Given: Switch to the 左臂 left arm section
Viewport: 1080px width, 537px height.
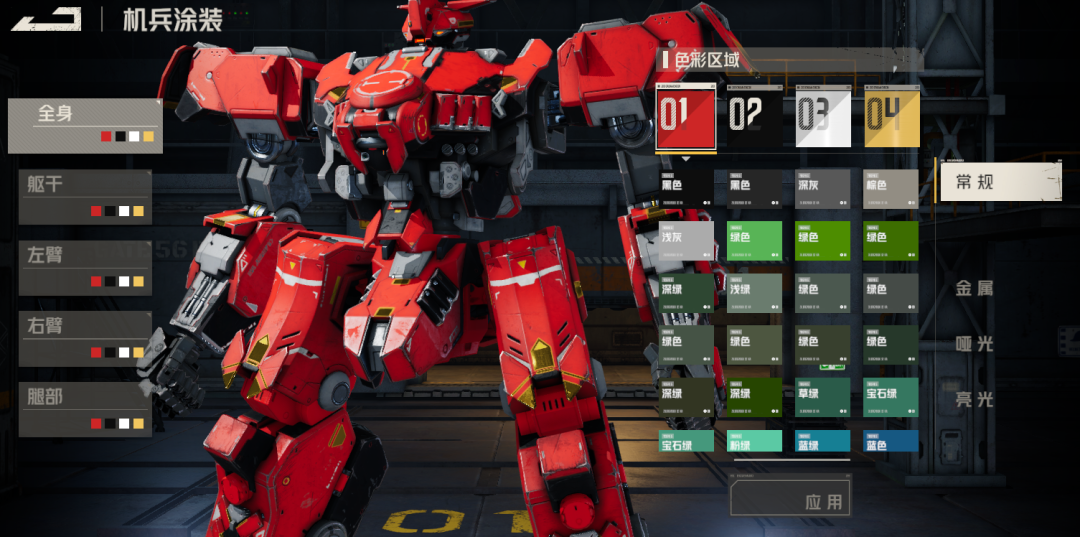Looking at the screenshot, I should pos(85,267).
